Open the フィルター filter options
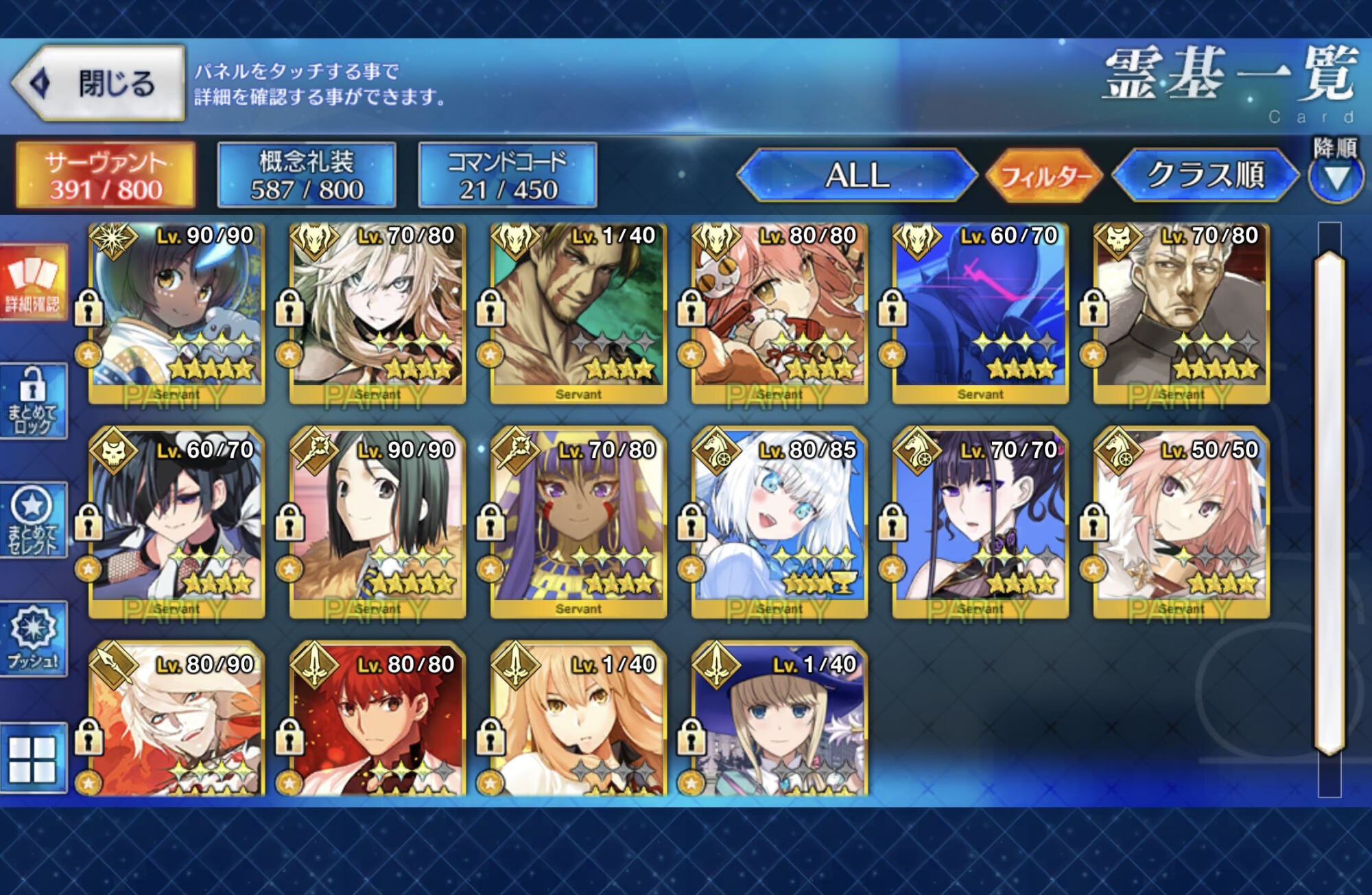This screenshot has height=895, width=1372. pyautogui.click(x=1044, y=176)
